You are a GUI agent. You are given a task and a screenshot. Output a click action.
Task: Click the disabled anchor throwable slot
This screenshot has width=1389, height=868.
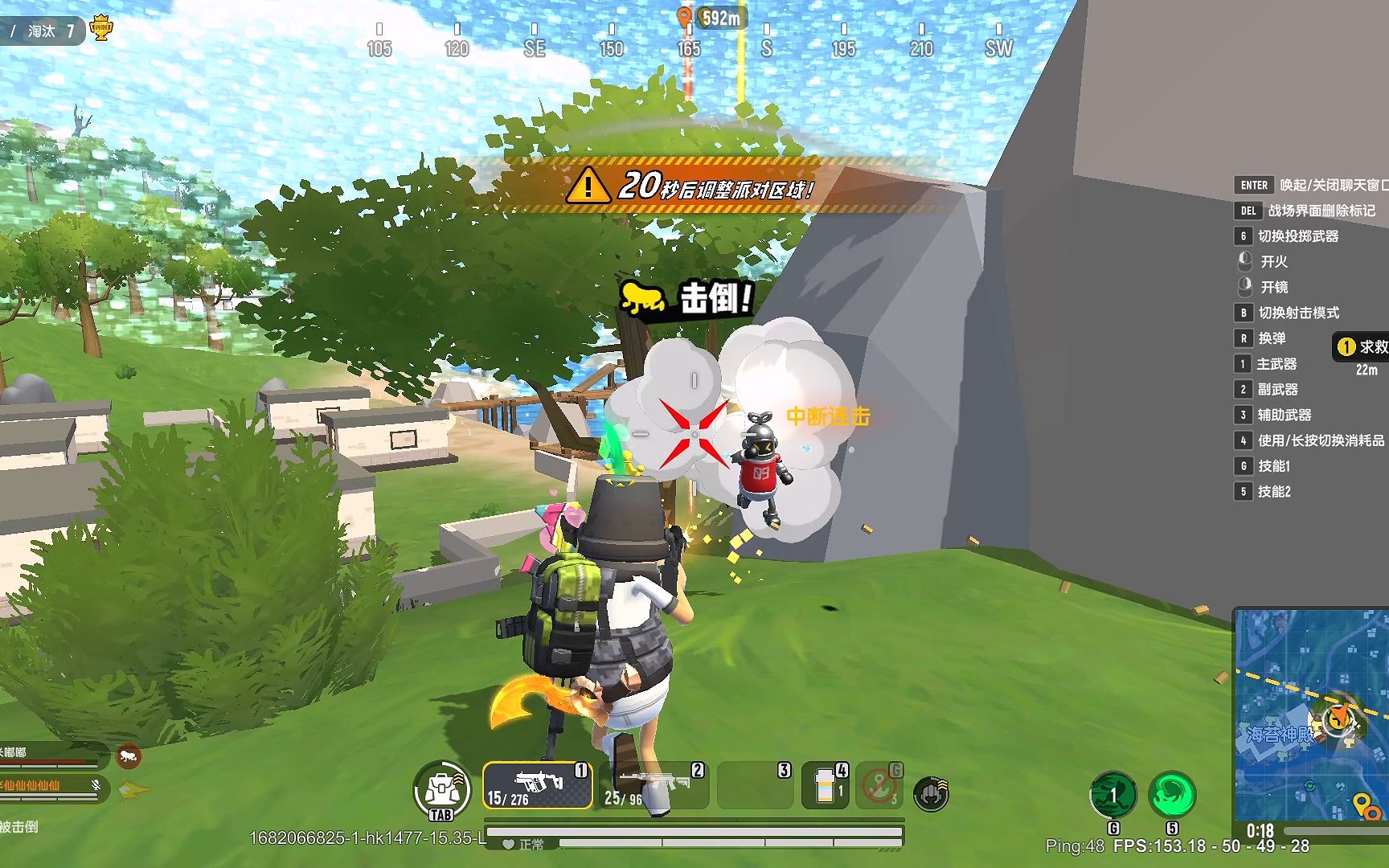[880, 785]
